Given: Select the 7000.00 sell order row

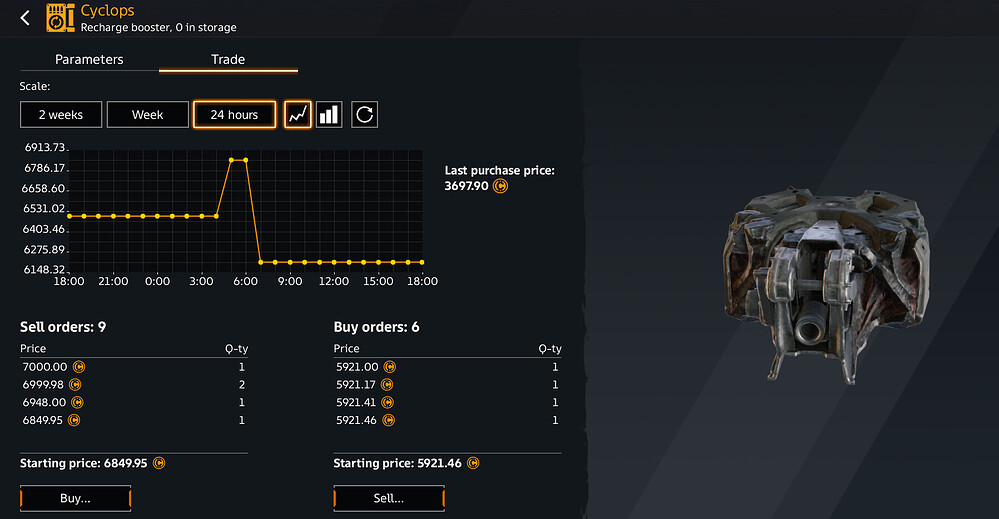Looking at the screenshot, I should [133, 367].
